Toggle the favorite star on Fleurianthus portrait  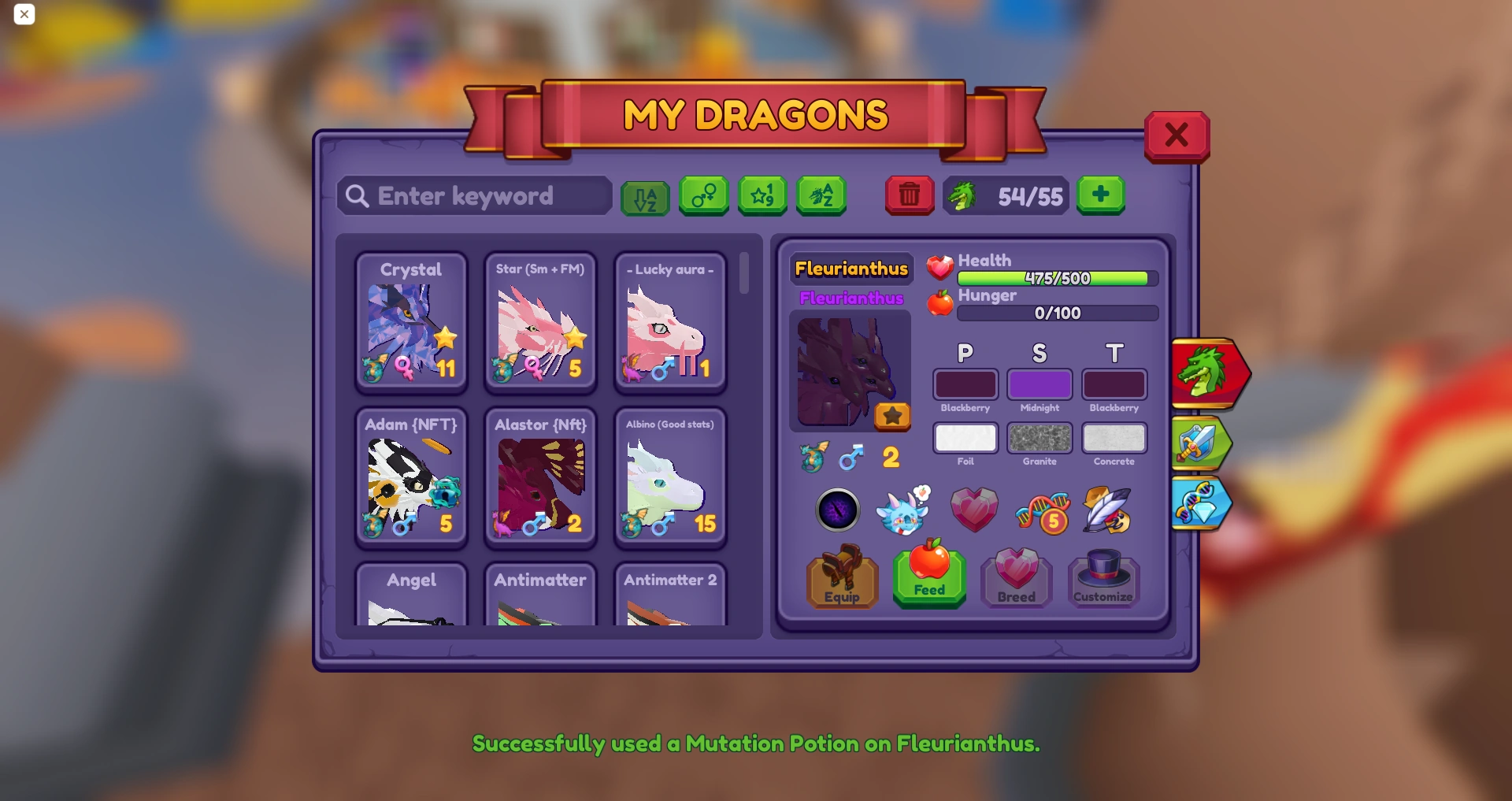pos(892,416)
